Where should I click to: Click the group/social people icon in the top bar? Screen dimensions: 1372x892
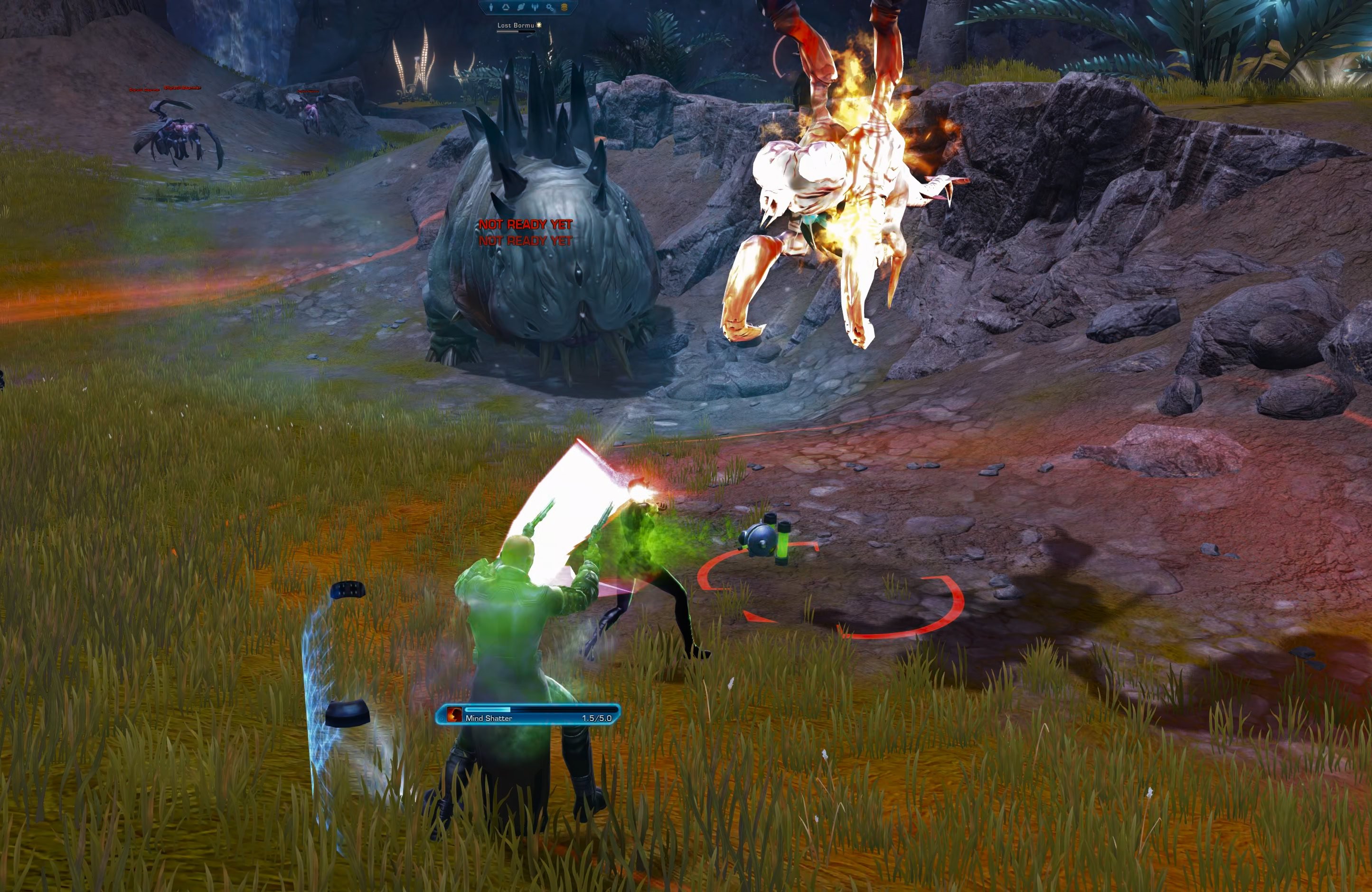point(536,7)
